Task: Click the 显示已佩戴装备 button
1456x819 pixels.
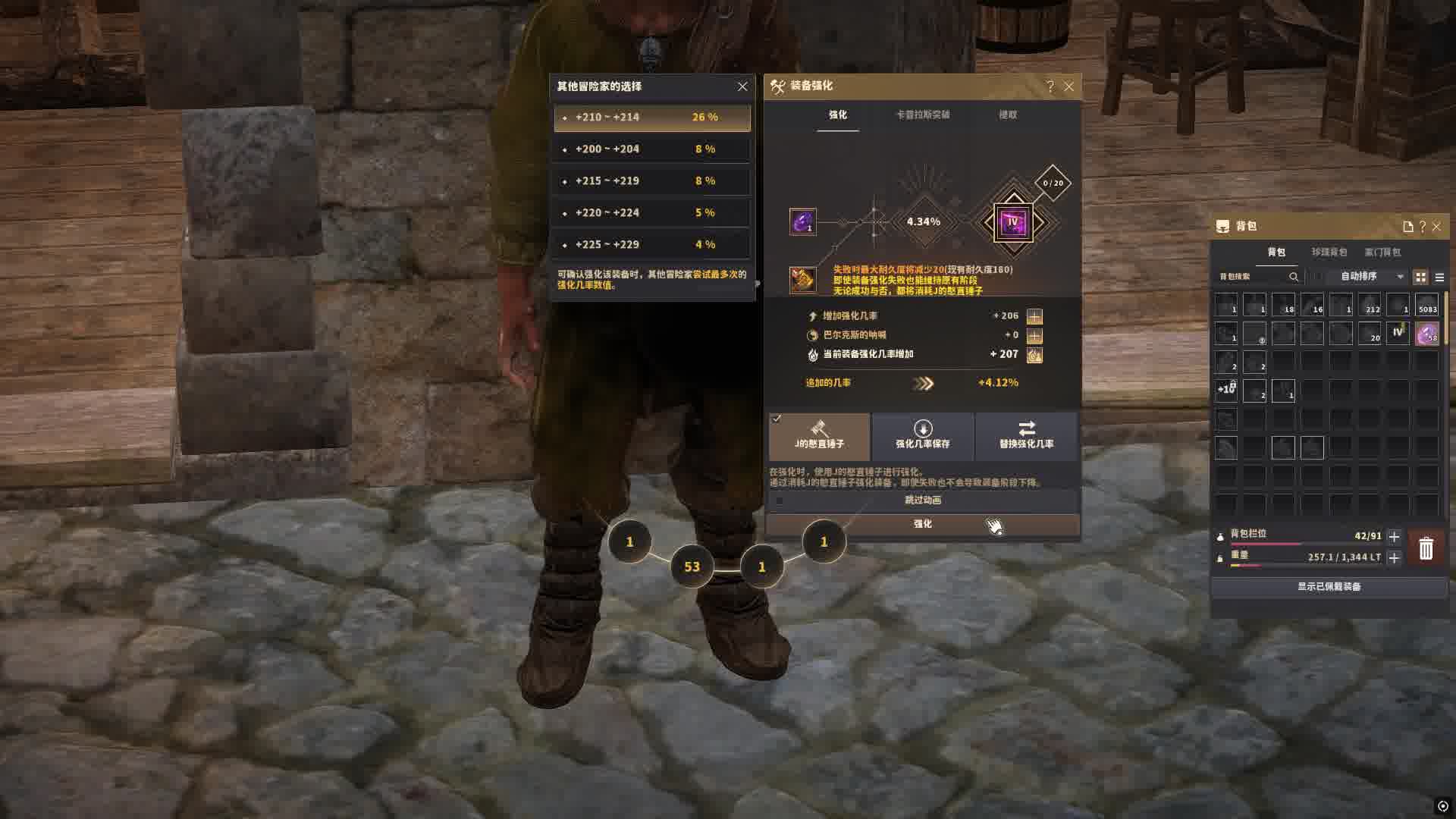Action: [1329, 587]
